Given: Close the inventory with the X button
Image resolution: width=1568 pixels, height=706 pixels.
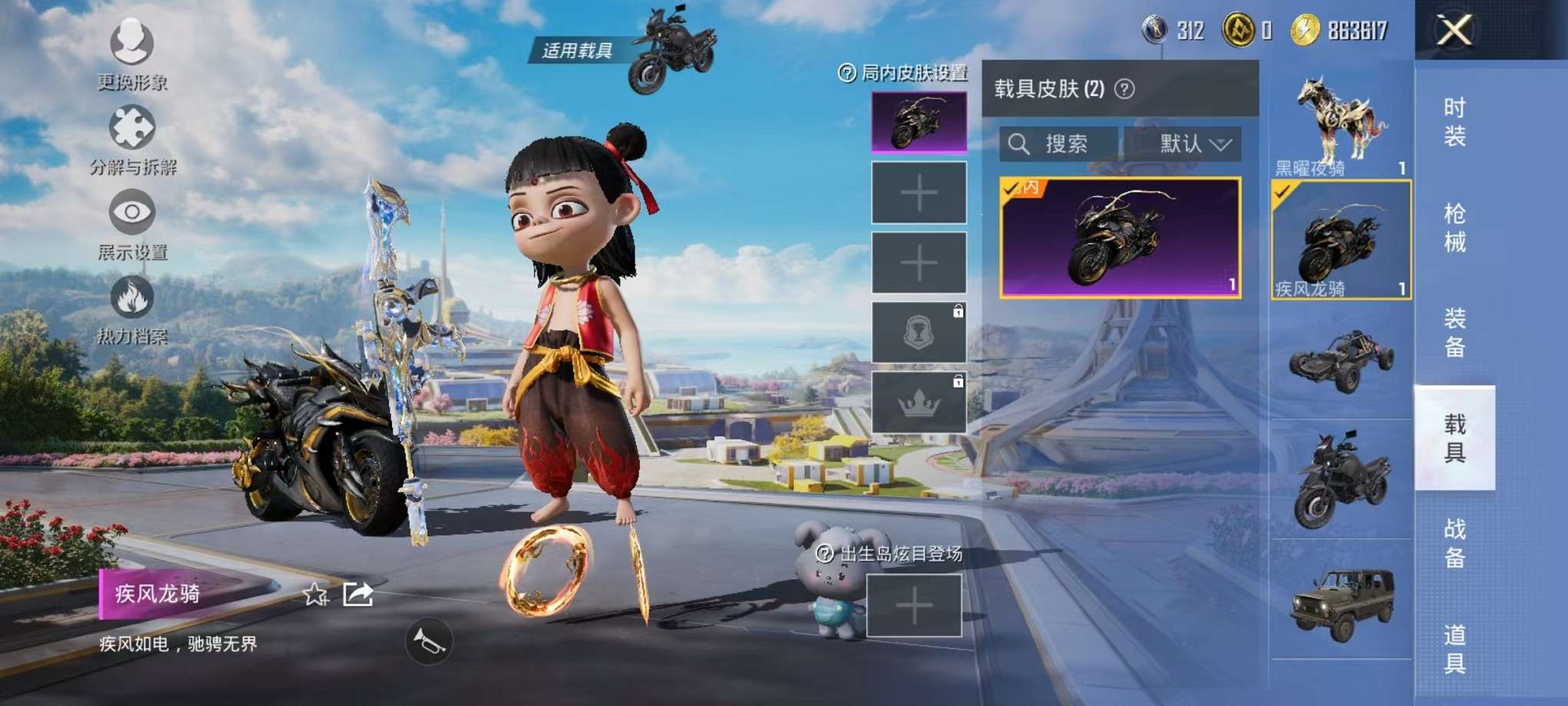Looking at the screenshot, I should [1454, 31].
